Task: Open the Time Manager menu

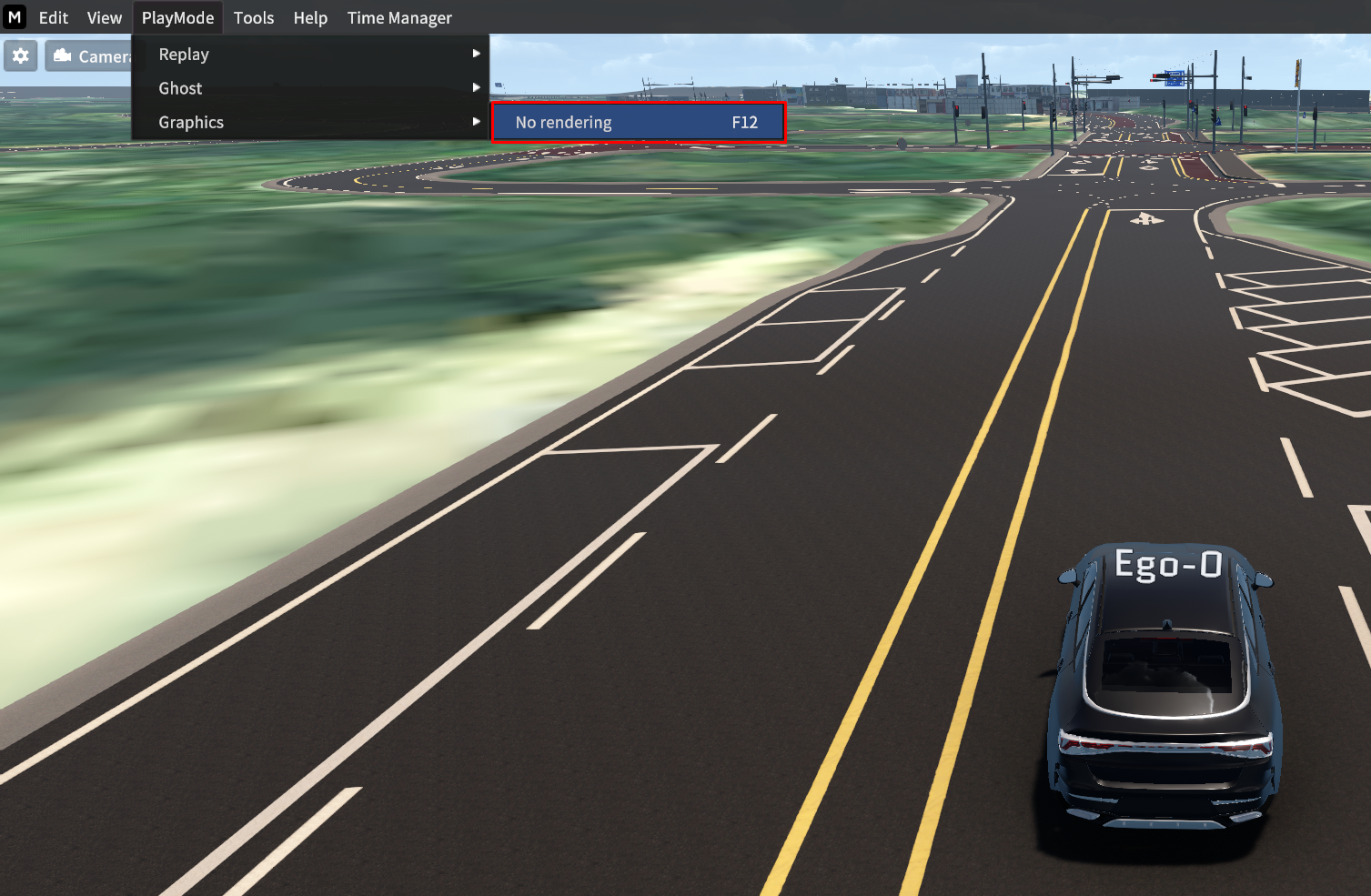Action: pos(399,18)
